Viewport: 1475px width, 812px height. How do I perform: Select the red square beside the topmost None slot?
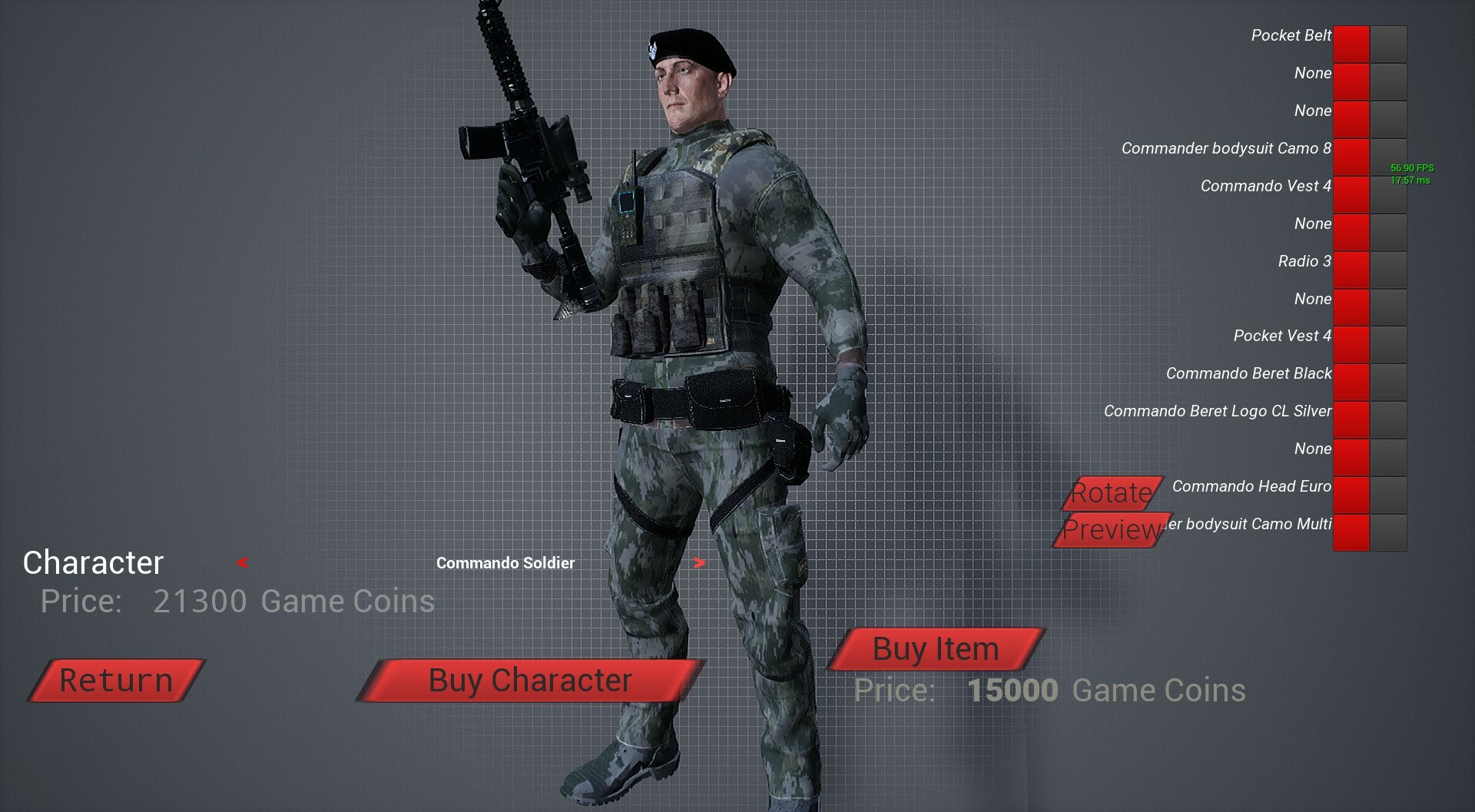1351,81
